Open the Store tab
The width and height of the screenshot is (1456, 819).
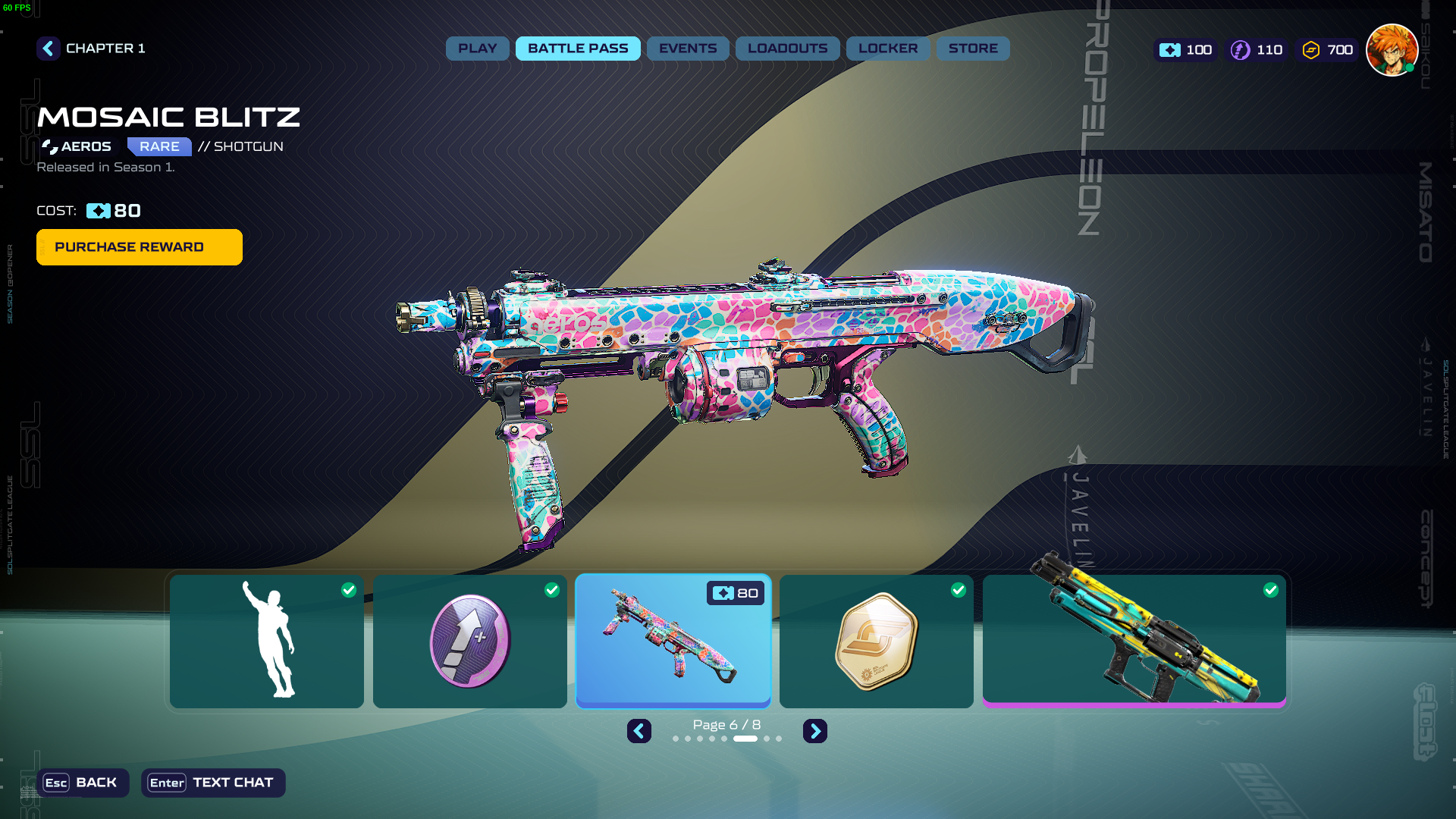point(973,49)
